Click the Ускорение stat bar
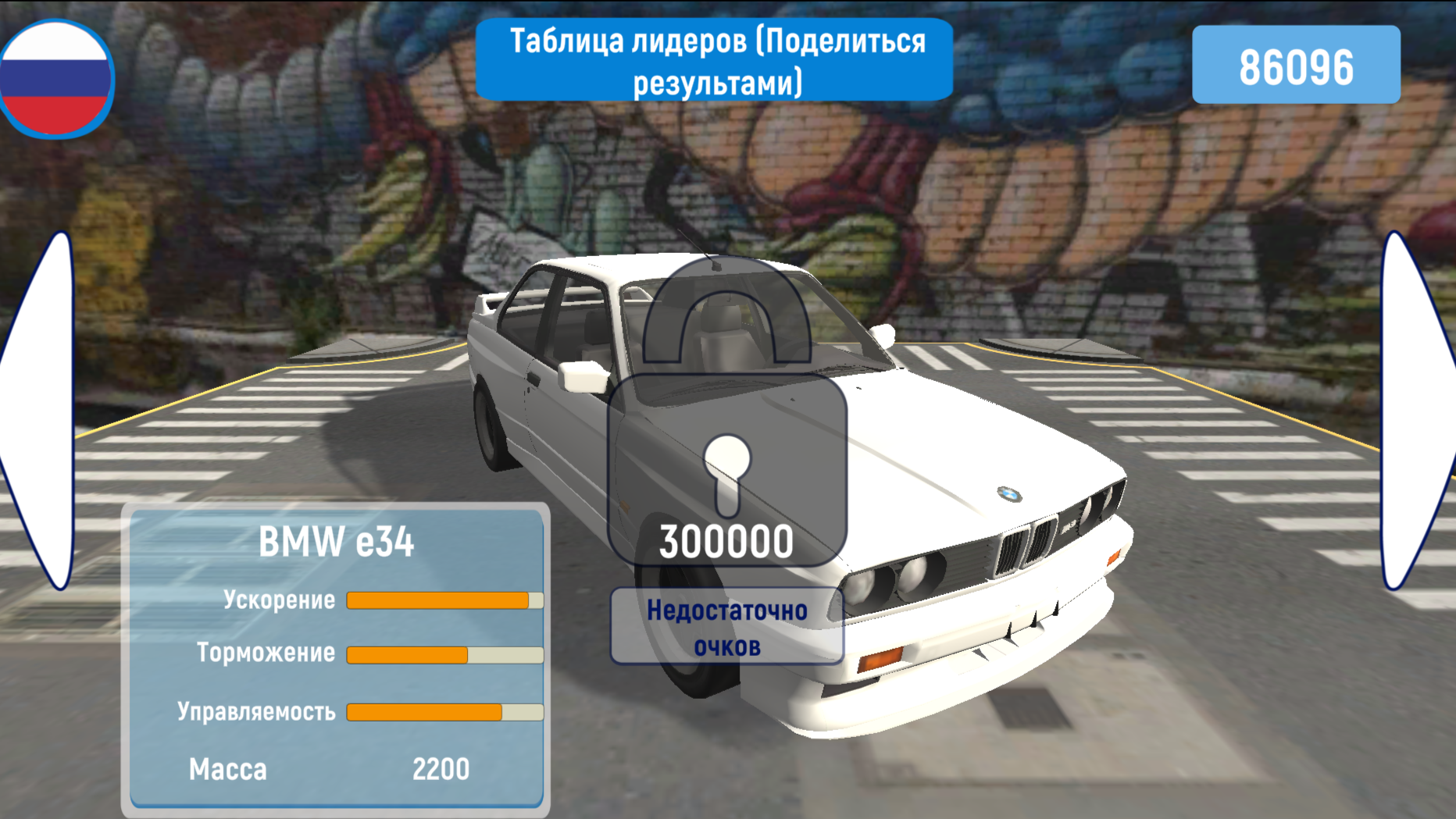 [x=443, y=600]
